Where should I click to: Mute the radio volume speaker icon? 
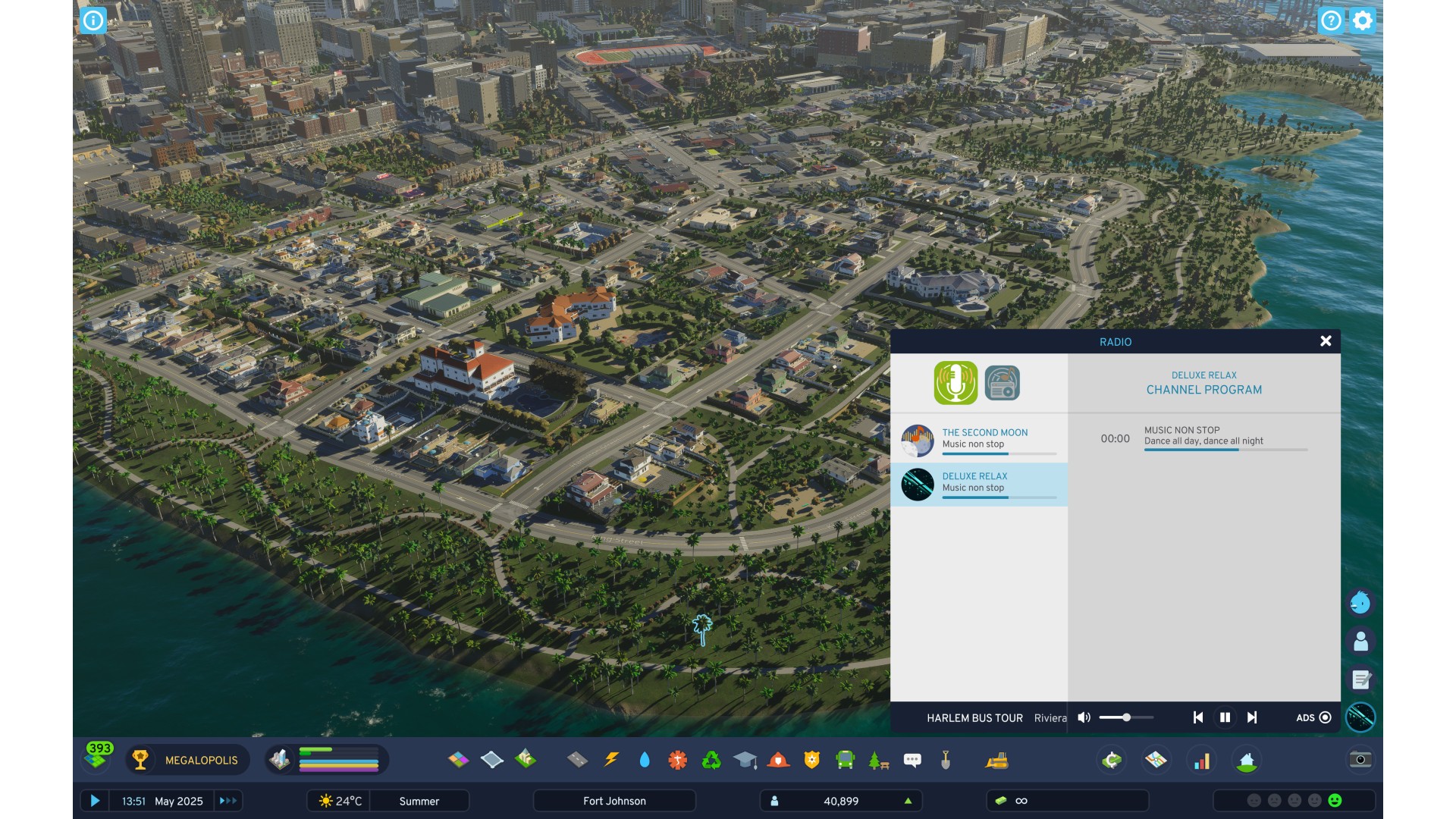point(1084,717)
